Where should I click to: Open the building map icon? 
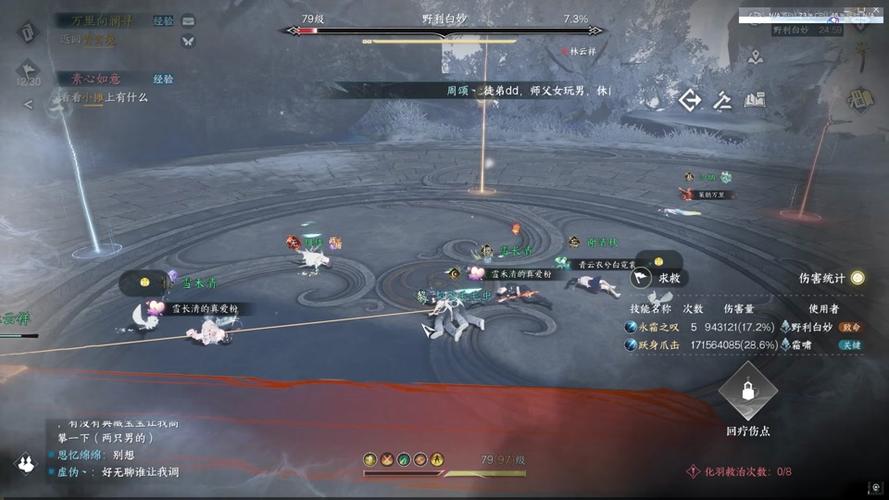tap(755, 99)
